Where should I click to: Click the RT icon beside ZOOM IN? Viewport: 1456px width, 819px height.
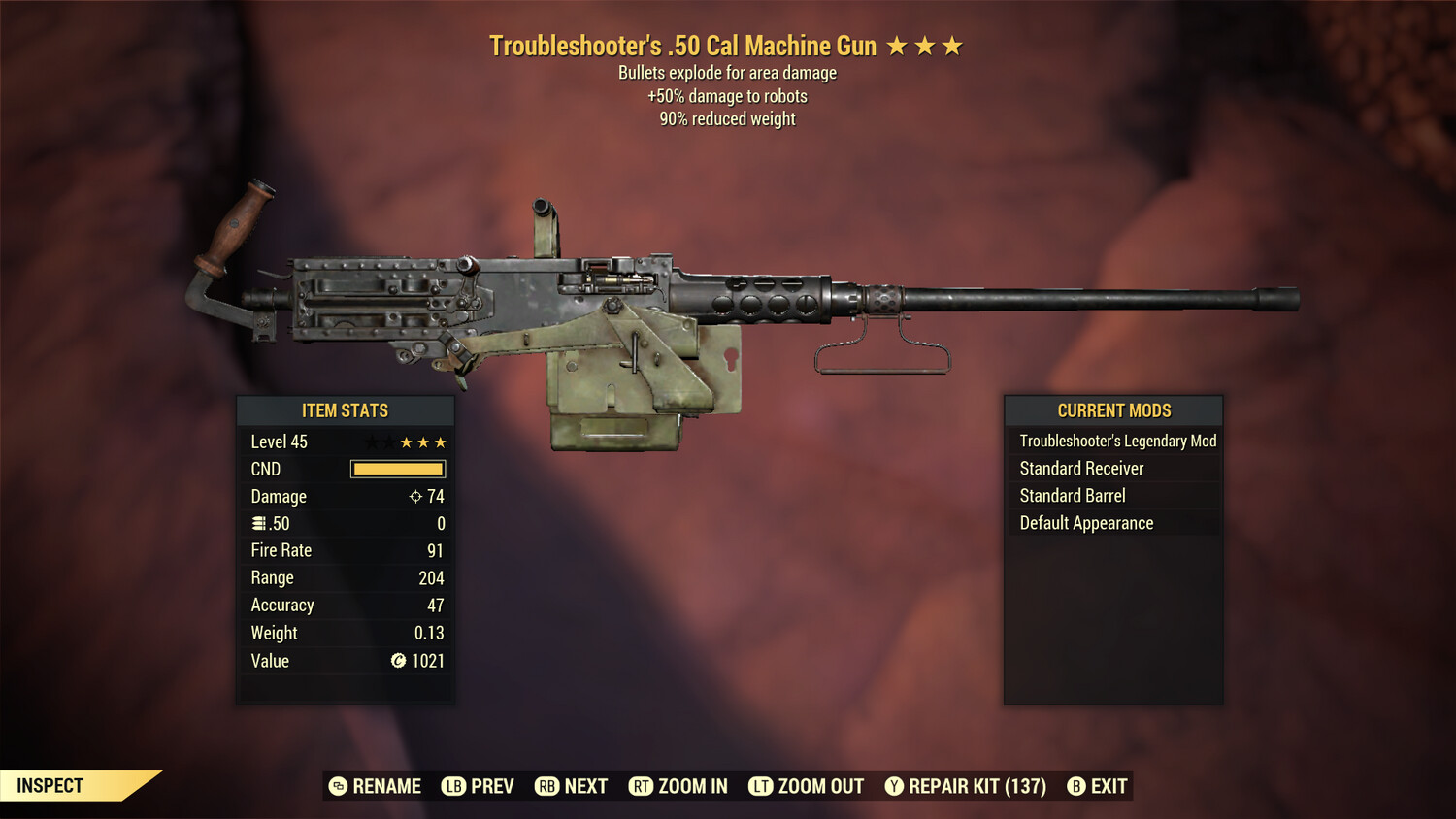pyautogui.click(x=642, y=786)
